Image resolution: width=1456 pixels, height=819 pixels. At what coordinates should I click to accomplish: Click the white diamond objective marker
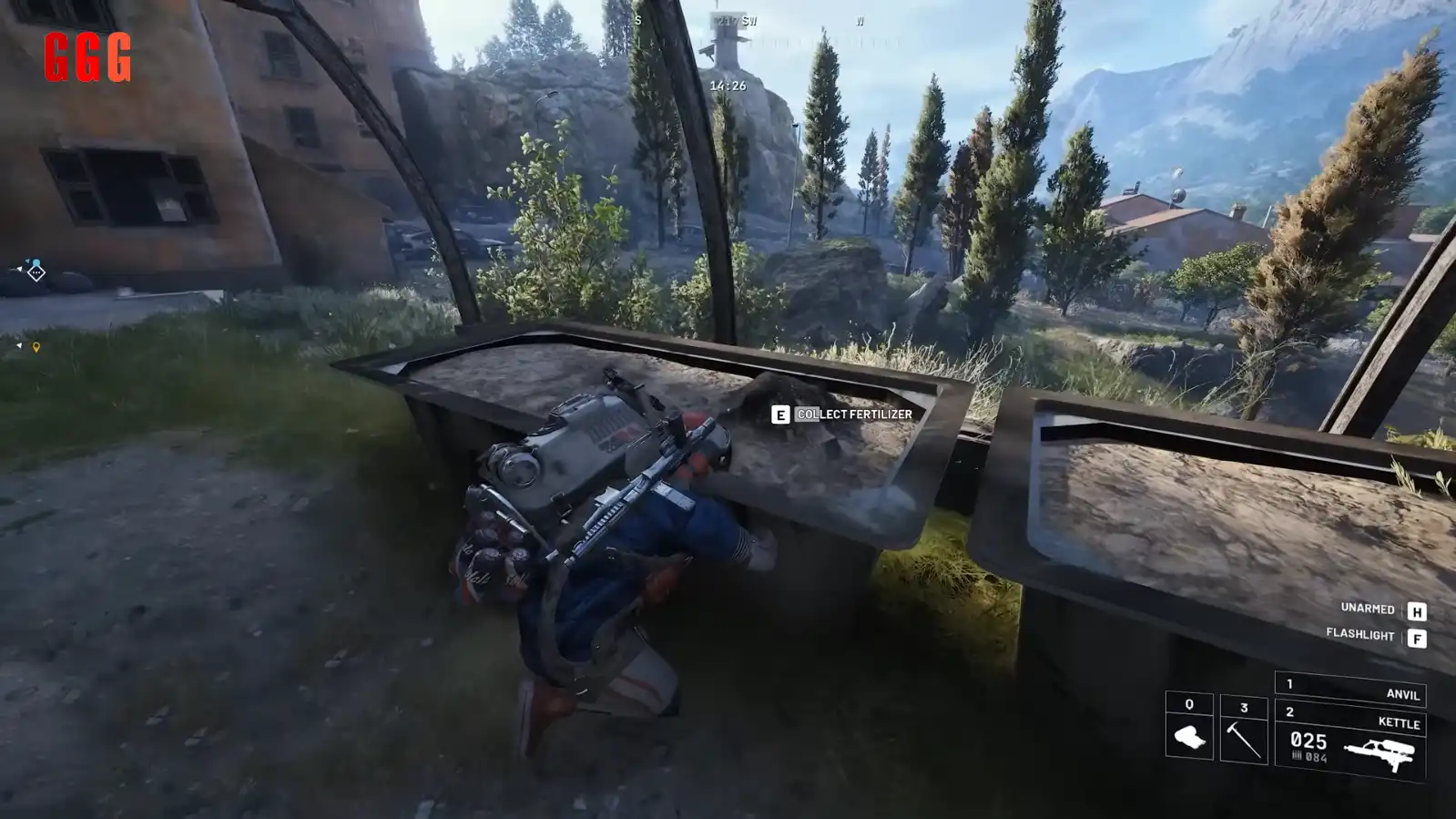point(36,272)
